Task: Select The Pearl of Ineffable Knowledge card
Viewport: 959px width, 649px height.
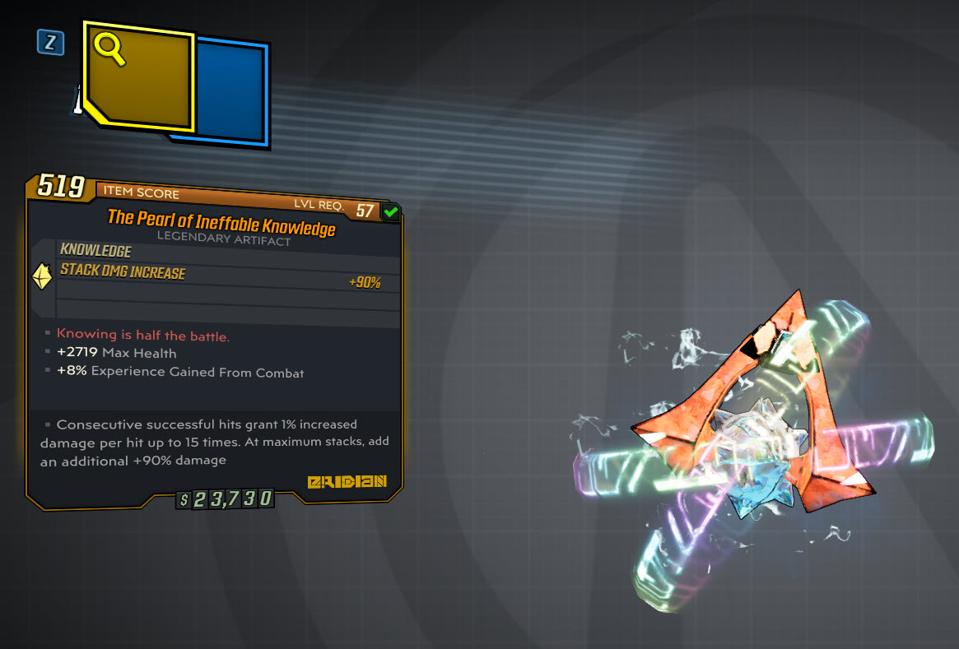Action: click(x=214, y=340)
